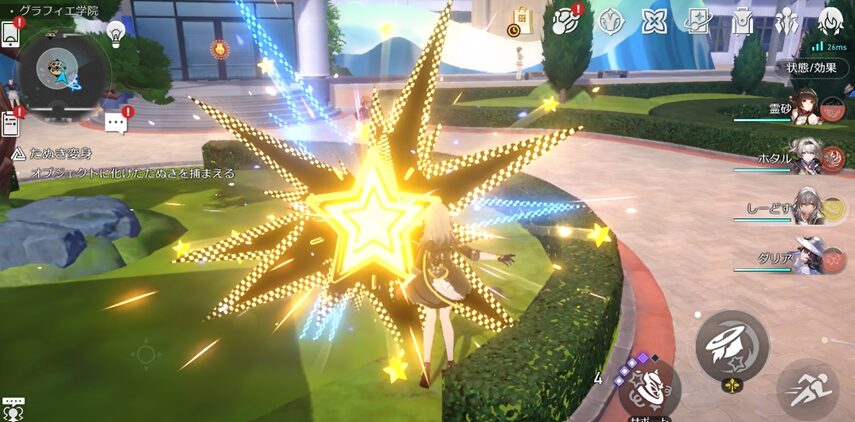Use the spinning top-hat attack skill
The image size is (855, 422).
tap(732, 345)
